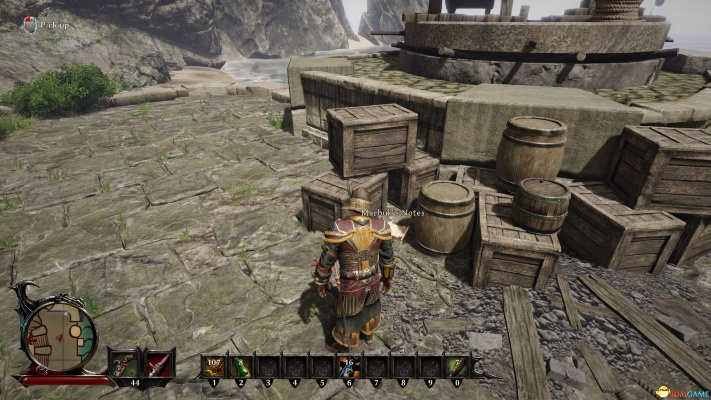The height and width of the screenshot is (400, 711).
Task: Select the pistol weapon slot
Action: (x=124, y=363)
